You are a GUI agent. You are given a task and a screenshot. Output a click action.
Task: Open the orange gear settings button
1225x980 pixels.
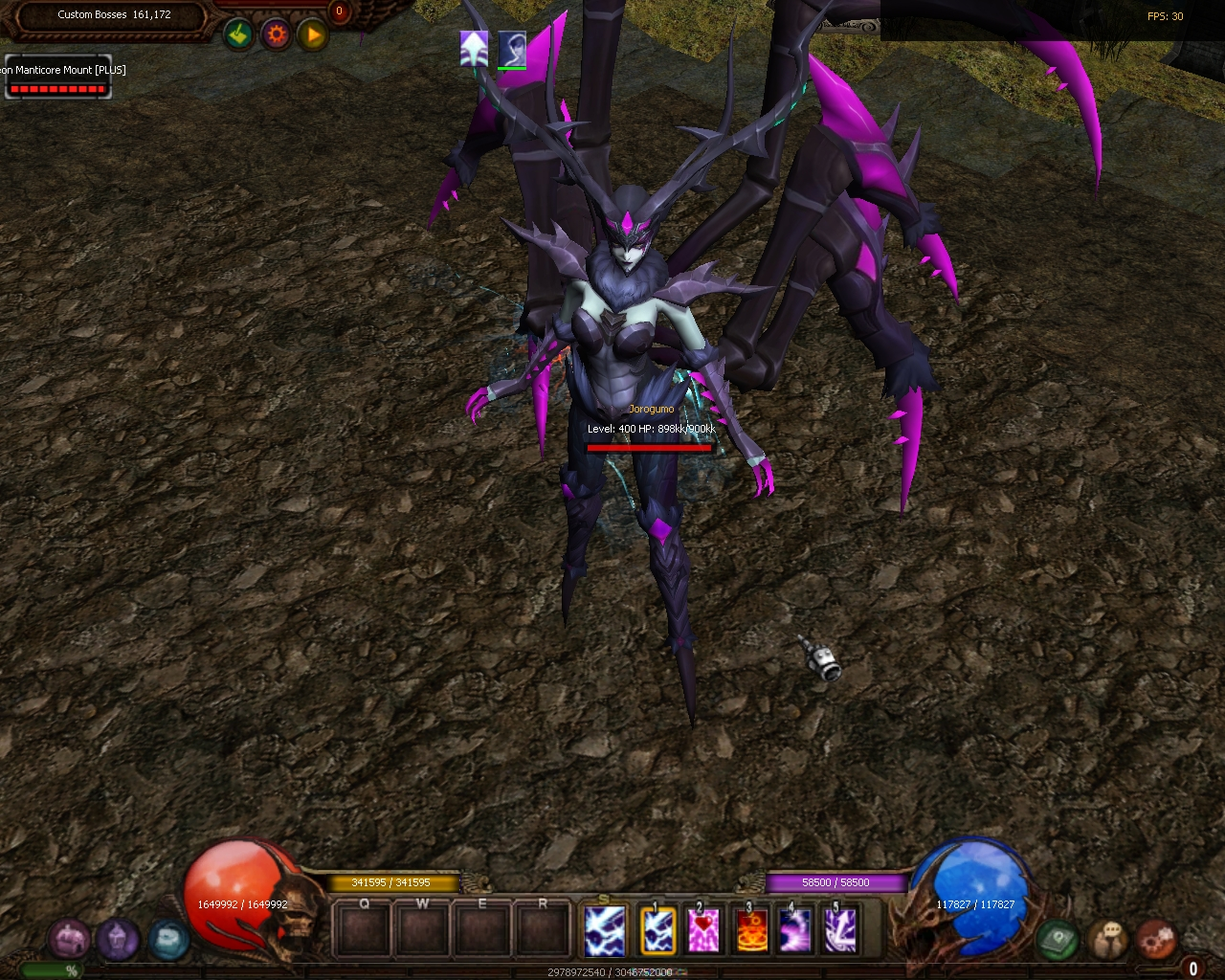point(277,35)
